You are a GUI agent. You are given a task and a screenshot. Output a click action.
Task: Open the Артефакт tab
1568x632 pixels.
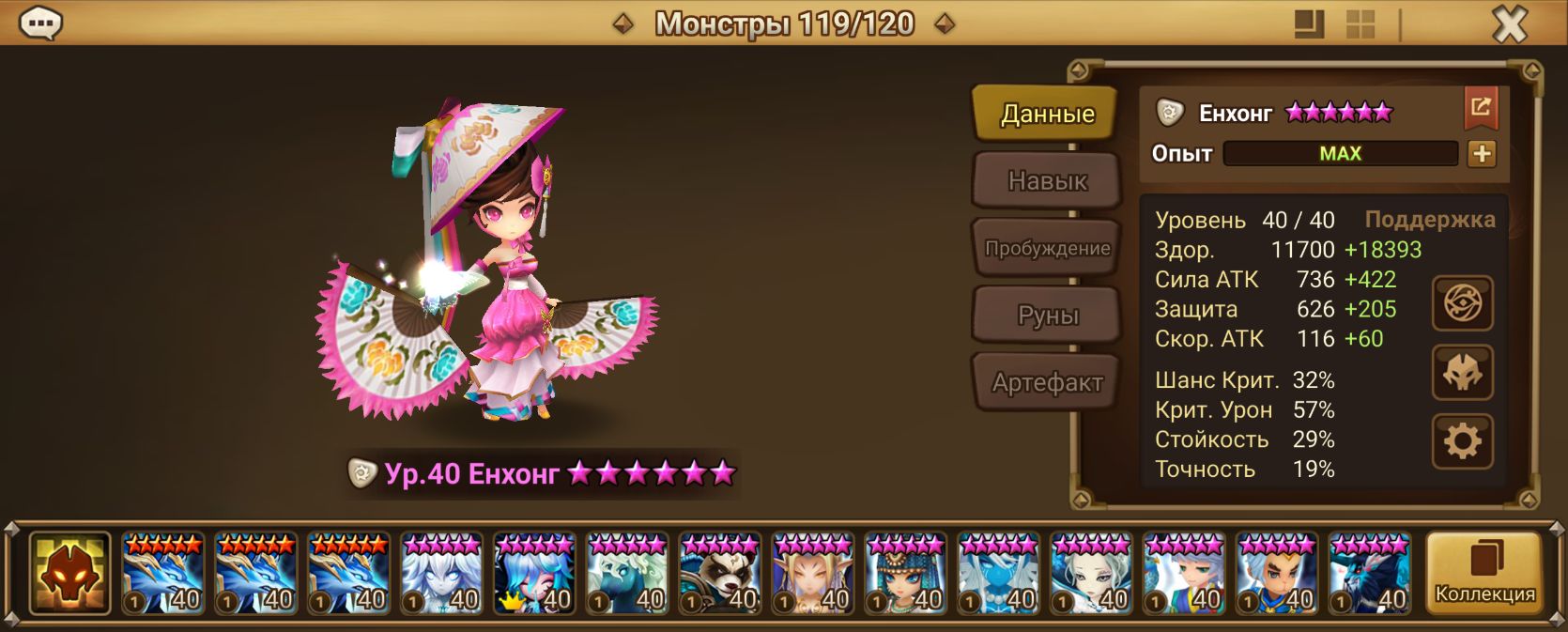point(1046,382)
